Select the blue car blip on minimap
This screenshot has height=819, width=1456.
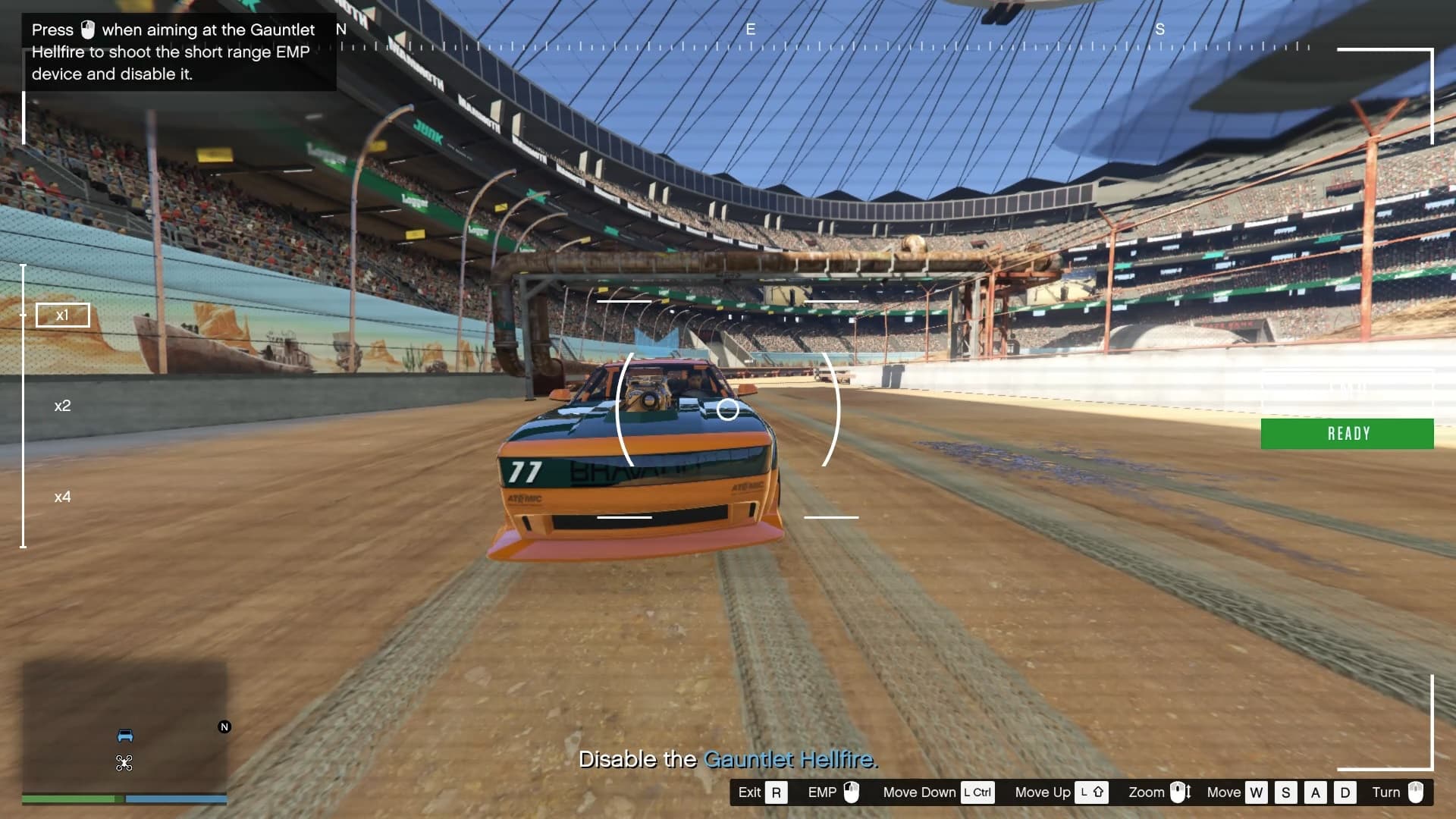pos(125,736)
